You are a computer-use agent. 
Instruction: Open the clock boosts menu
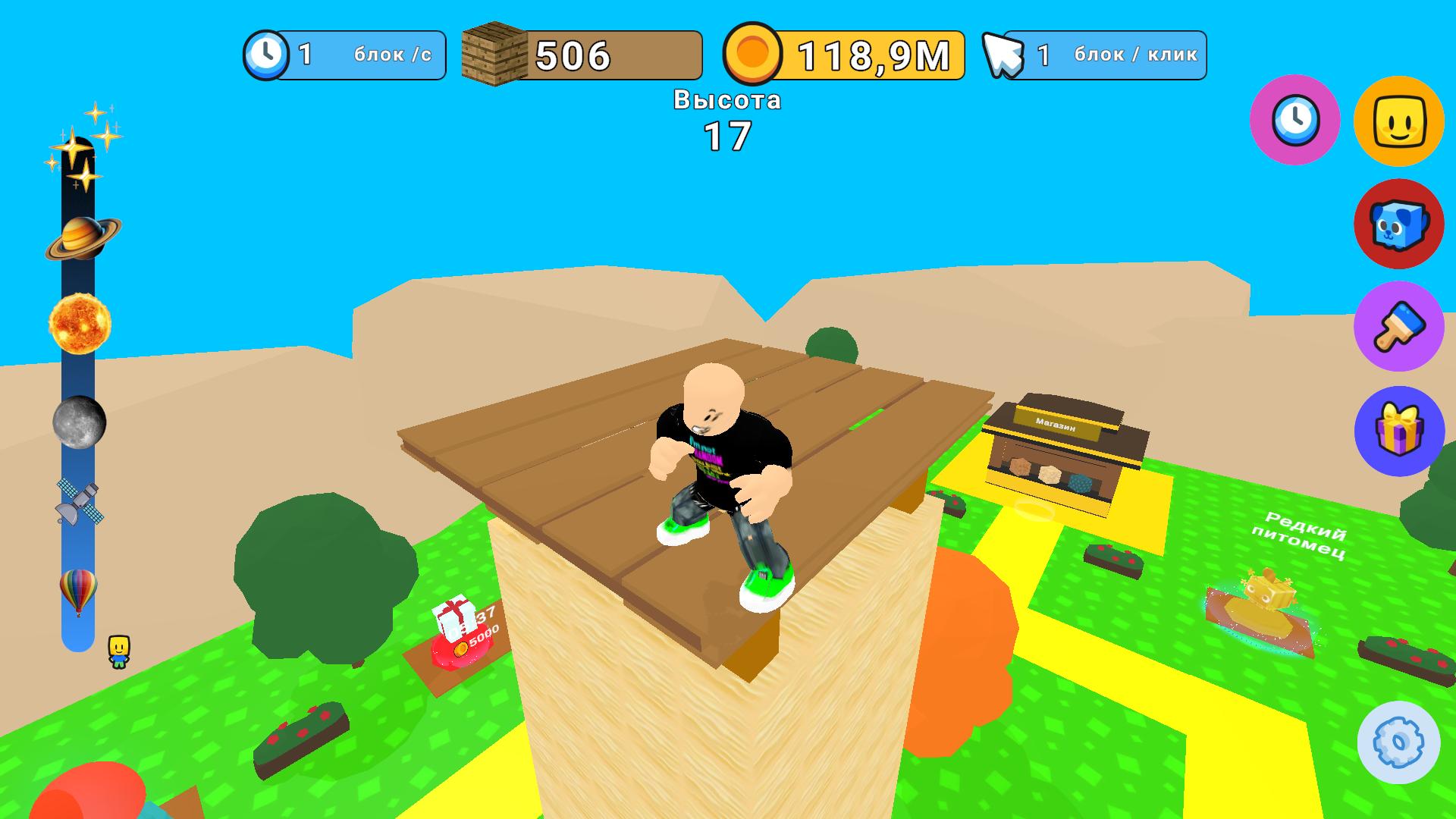pyautogui.click(x=1294, y=121)
